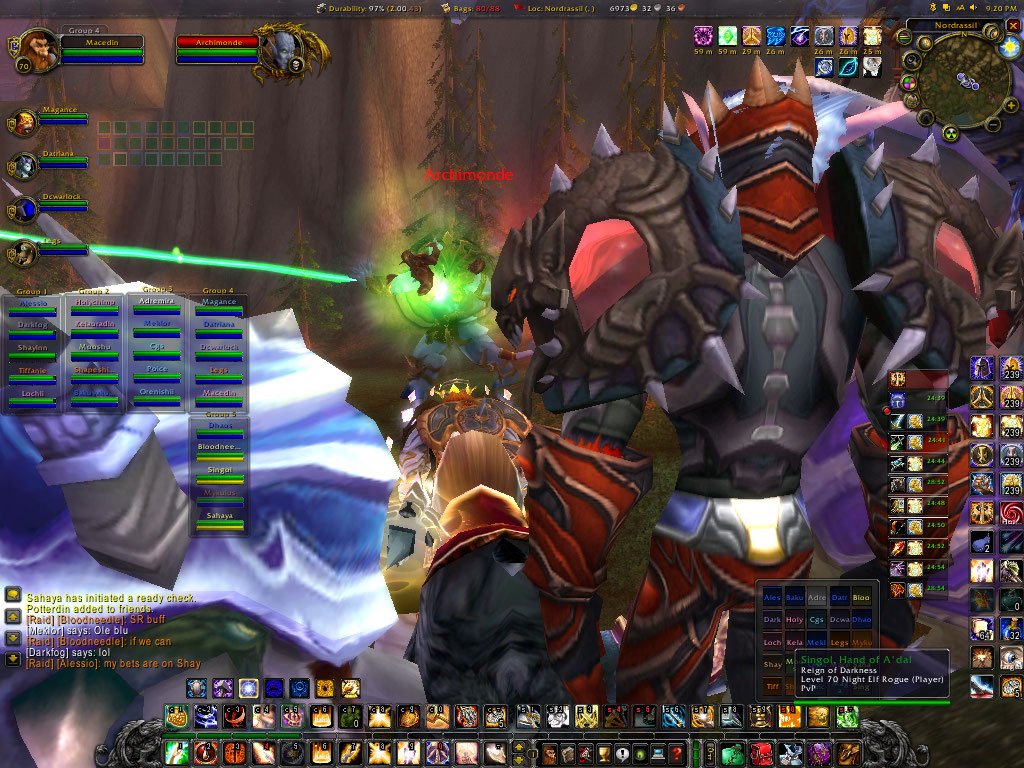Select party member Magance's portrait
This screenshot has height=768, width=1024.
click(25, 123)
